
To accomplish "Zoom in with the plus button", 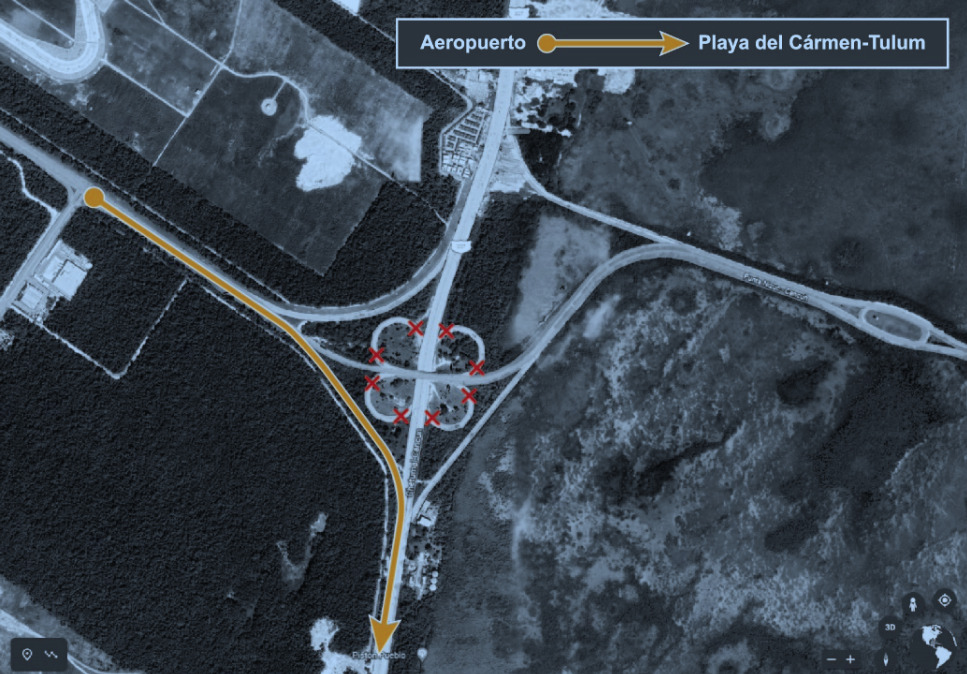I will (850, 659).
